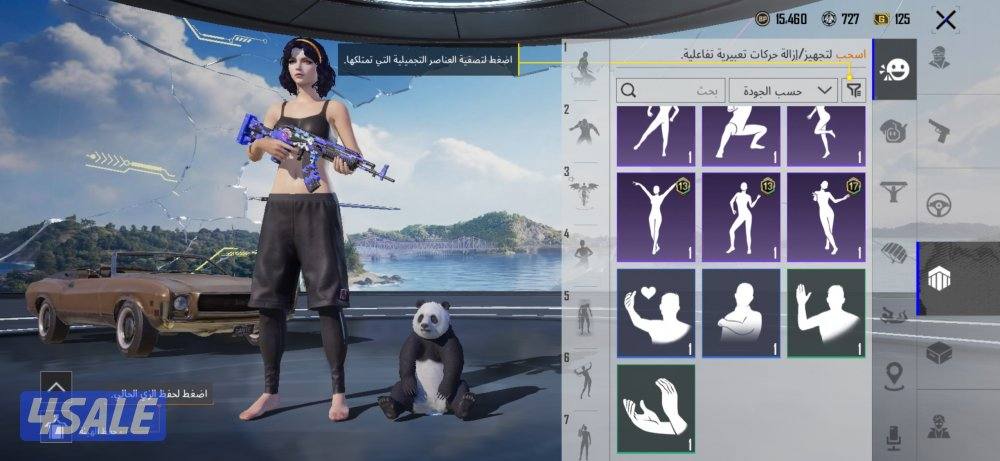Pick the clapping hands emote

655,408
